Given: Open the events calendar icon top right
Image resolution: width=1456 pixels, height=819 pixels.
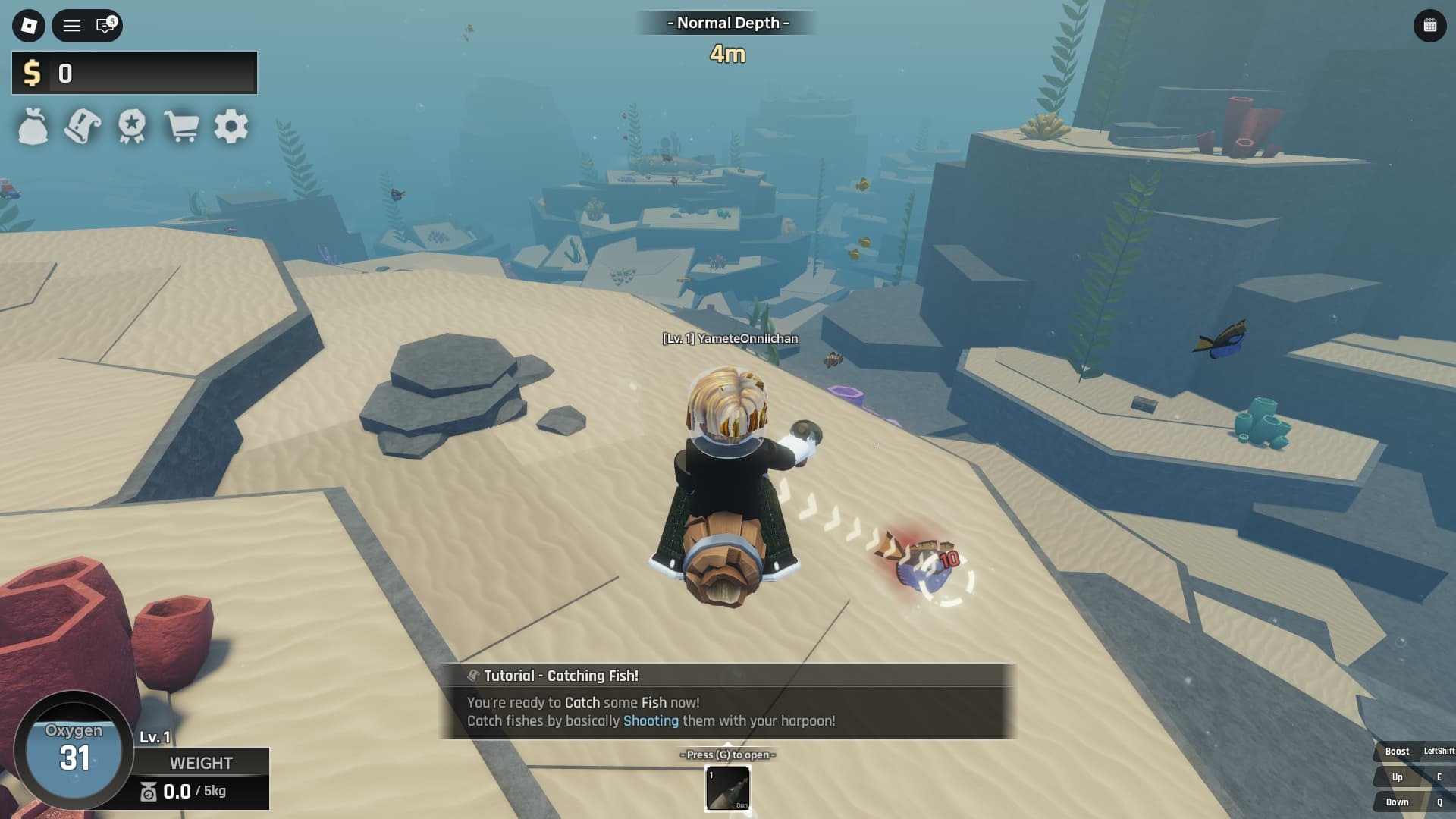Looking at the screenshot, I should point(1429,25).
